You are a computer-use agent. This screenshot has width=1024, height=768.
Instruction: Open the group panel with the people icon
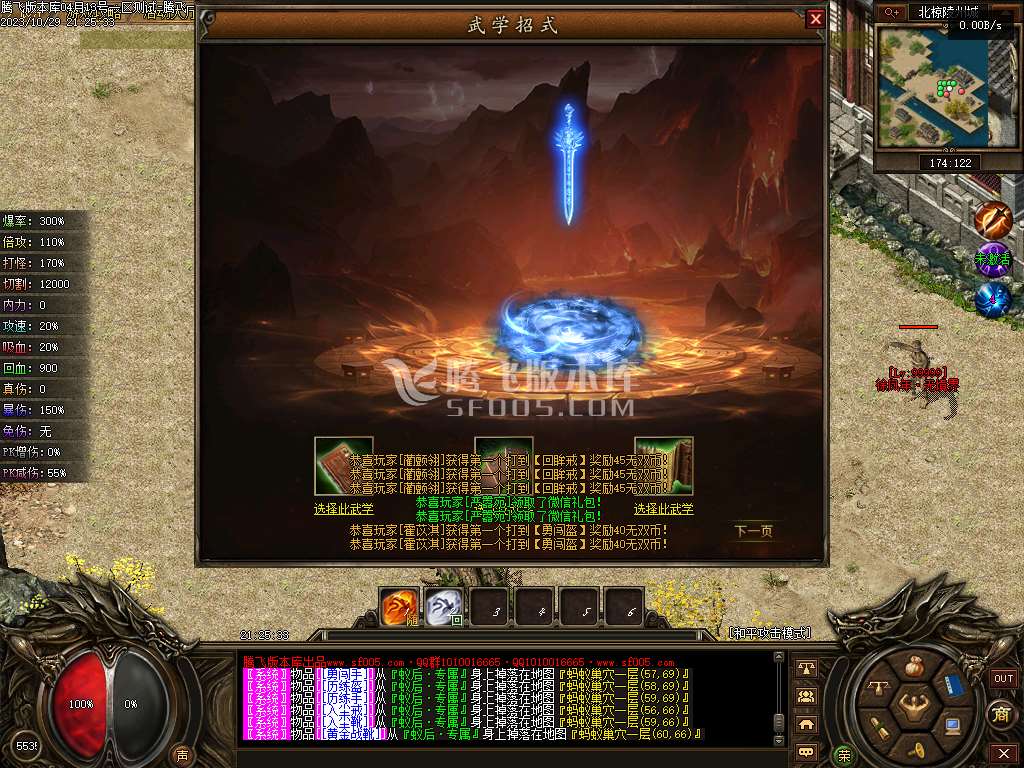coord(806,696)
